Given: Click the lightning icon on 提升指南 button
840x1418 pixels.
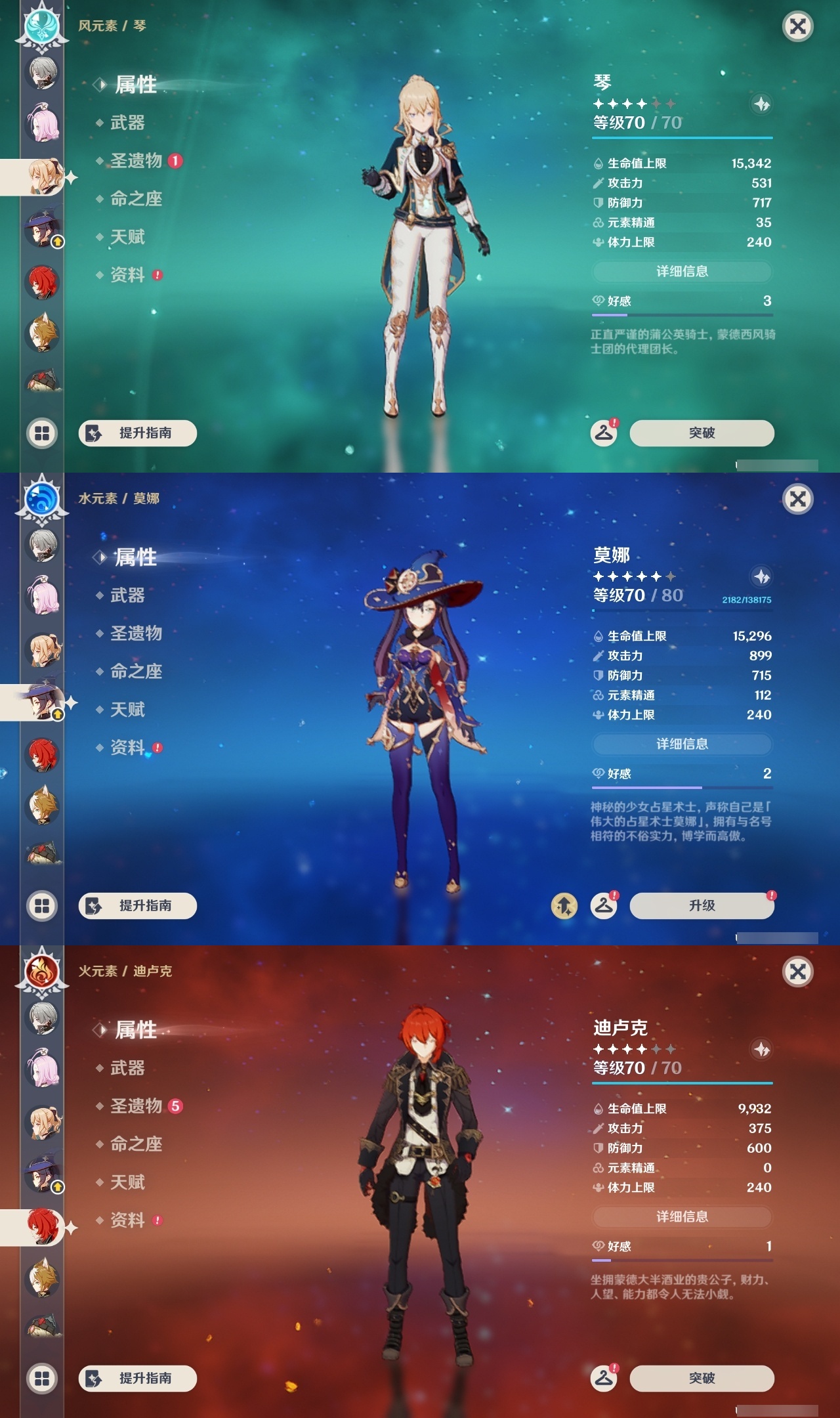Looking at the screenshot, I should (94, 433).
